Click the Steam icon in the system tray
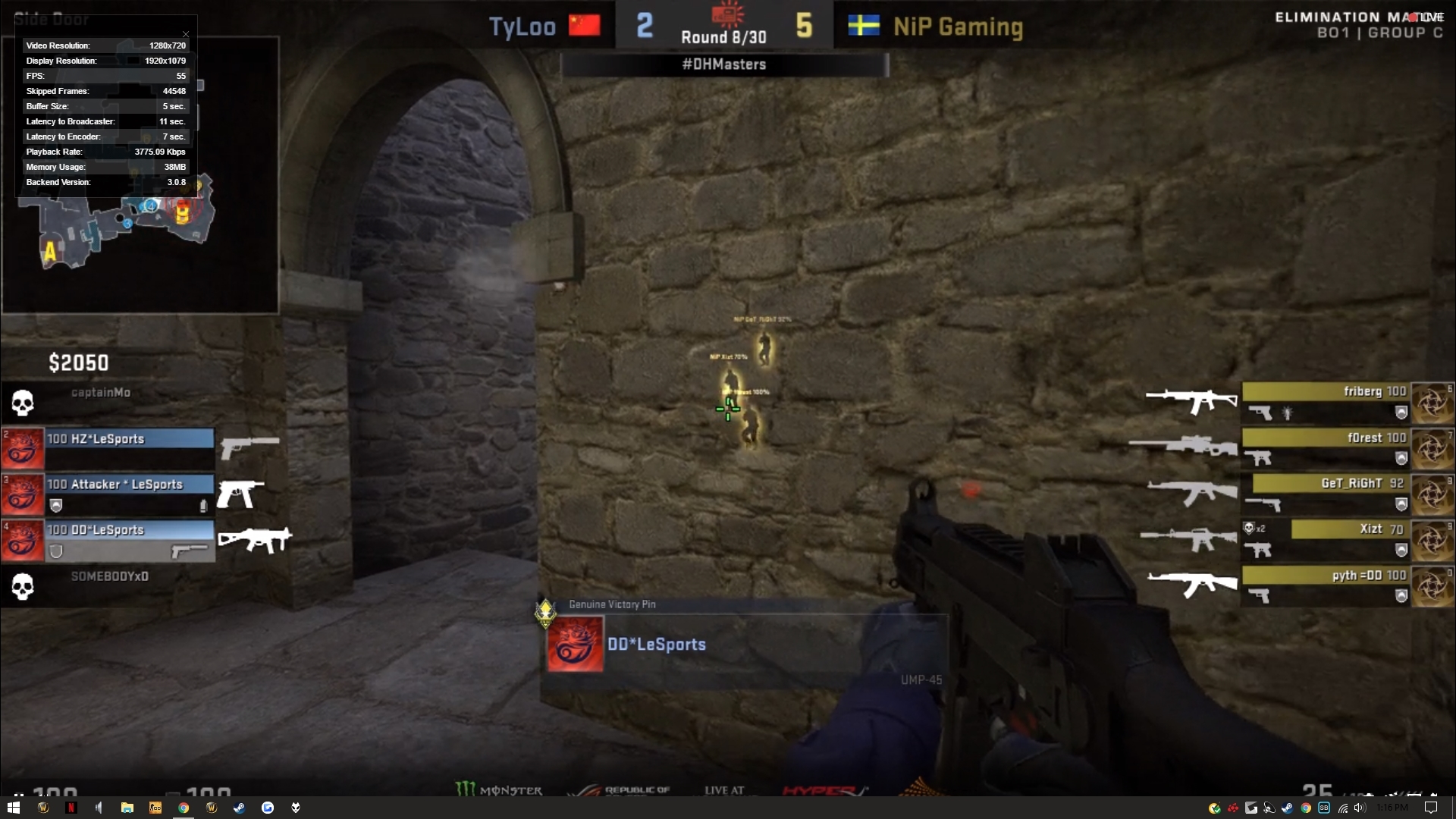Image resolution: width=1456 pixels, height=819 pixels. pos(1287,808)
